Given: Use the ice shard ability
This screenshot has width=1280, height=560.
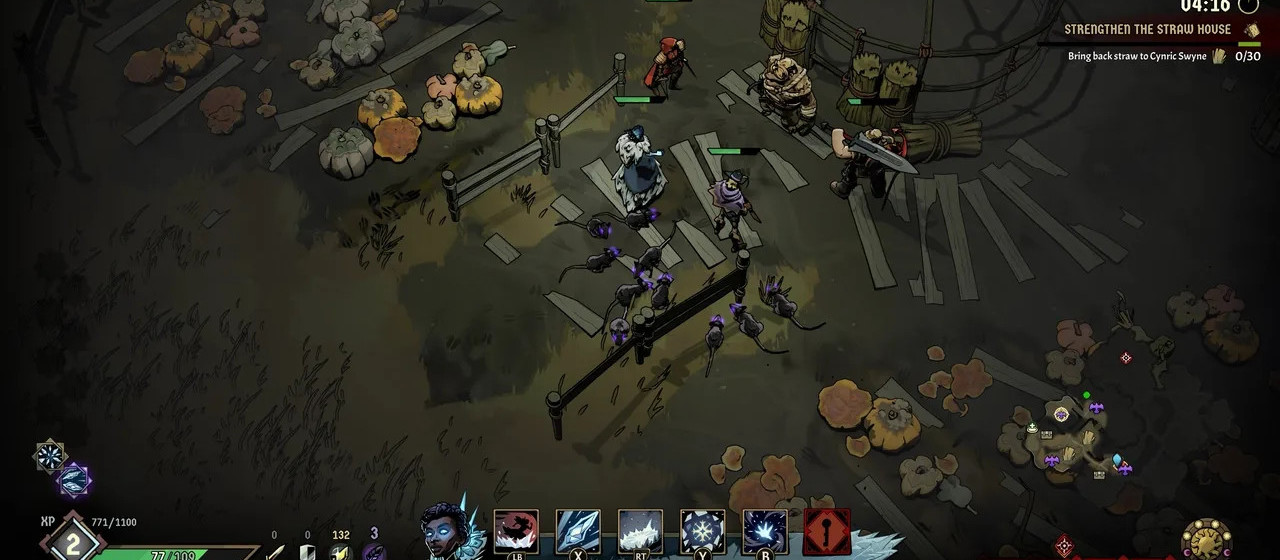Looking at the screenshot, I should pos(578,531).
